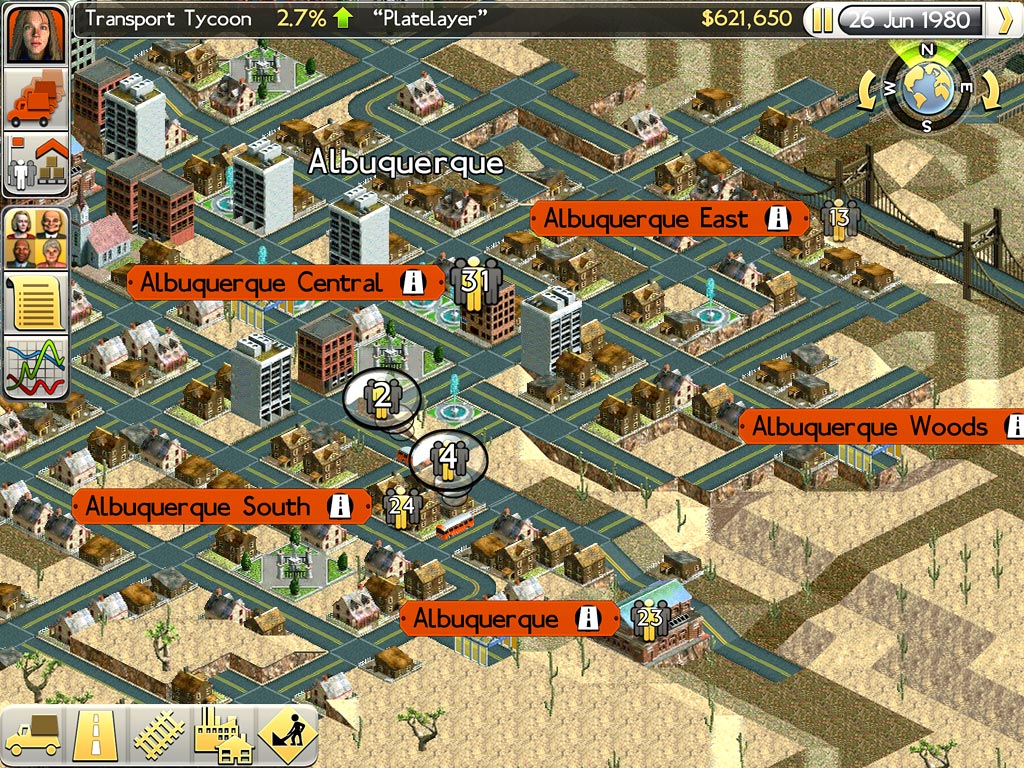Open the yellow notepad messages
The height and width of the screenshot is (768, 1024).
(x=38, y=301)
